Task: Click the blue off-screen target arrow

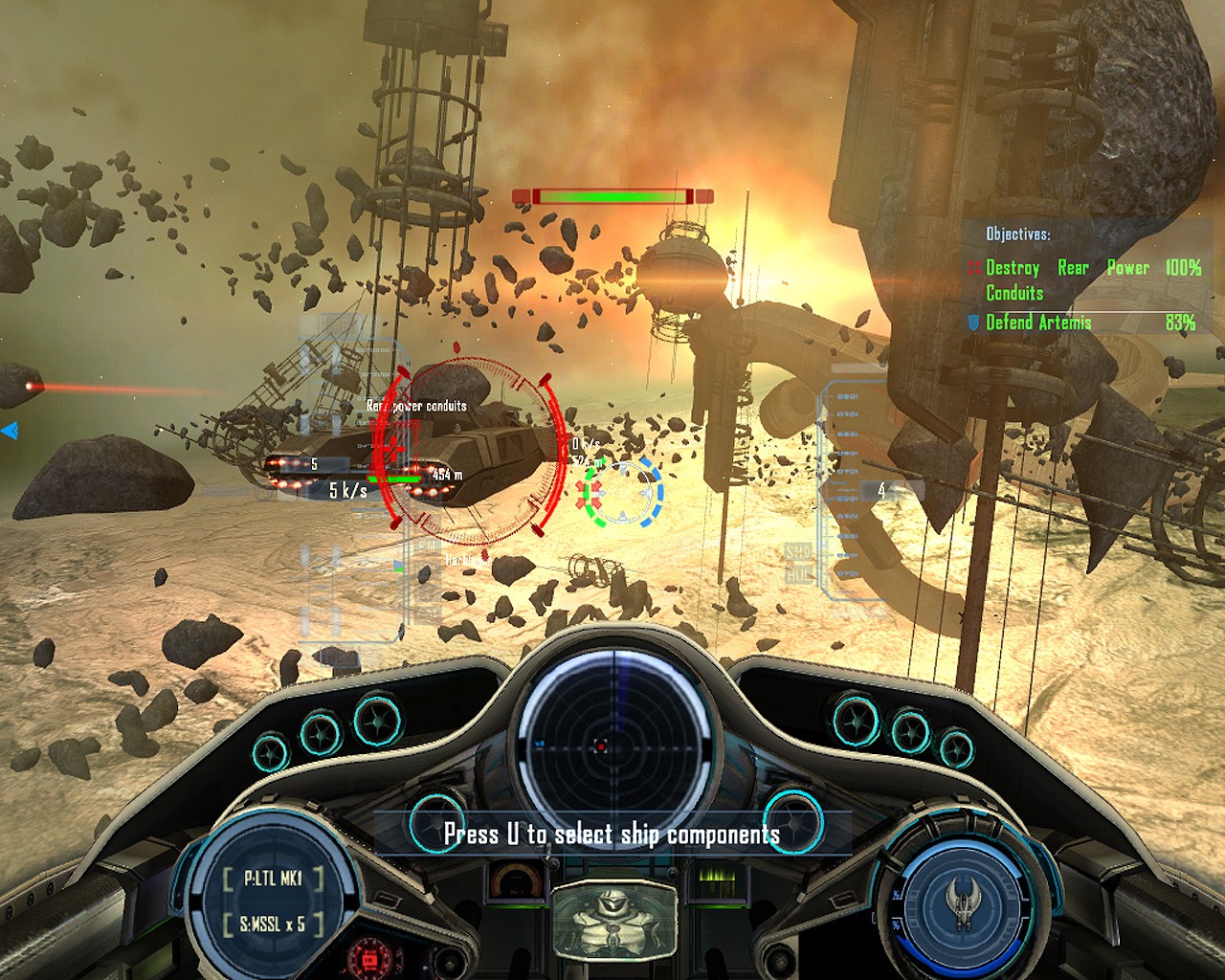Action: [x=10, y=432]
